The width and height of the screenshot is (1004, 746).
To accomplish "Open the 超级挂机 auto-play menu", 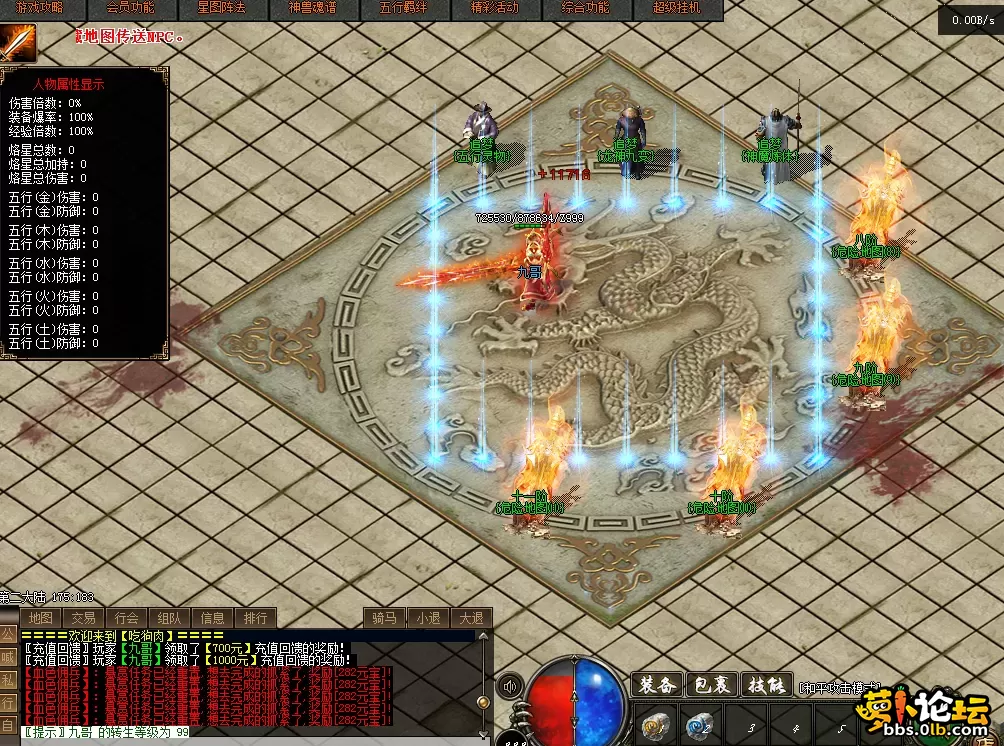I will tap(676, 8).
